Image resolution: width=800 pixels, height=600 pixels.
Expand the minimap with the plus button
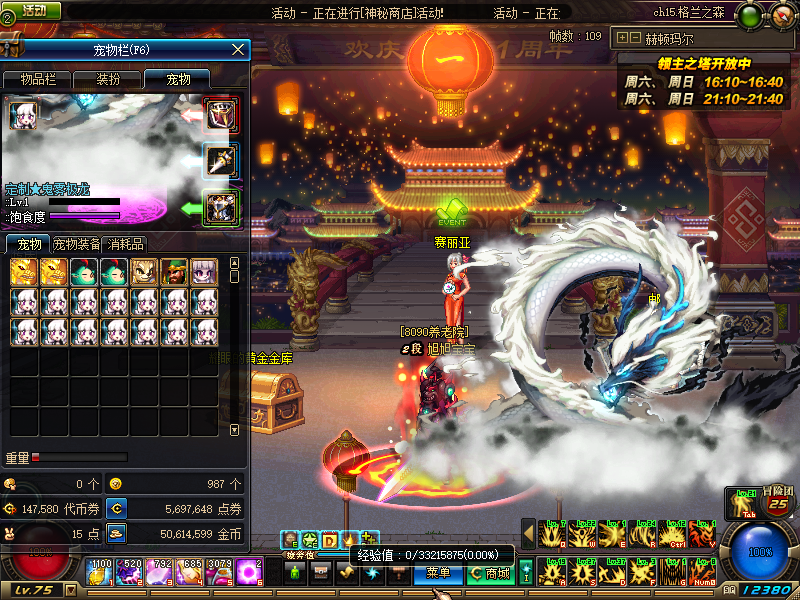tap(623, 38)
